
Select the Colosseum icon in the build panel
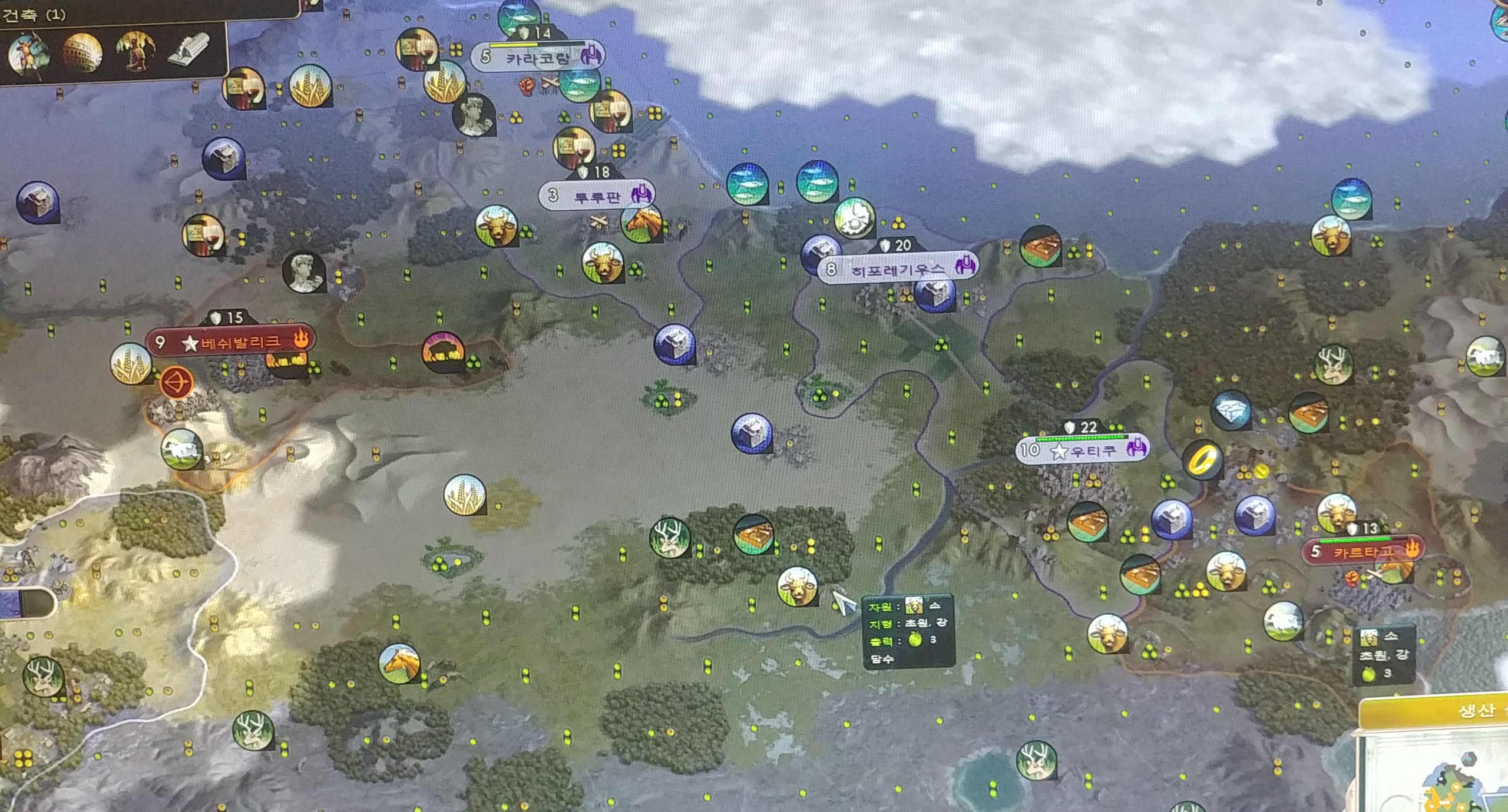pyautogui.click(x=82, y=52)
